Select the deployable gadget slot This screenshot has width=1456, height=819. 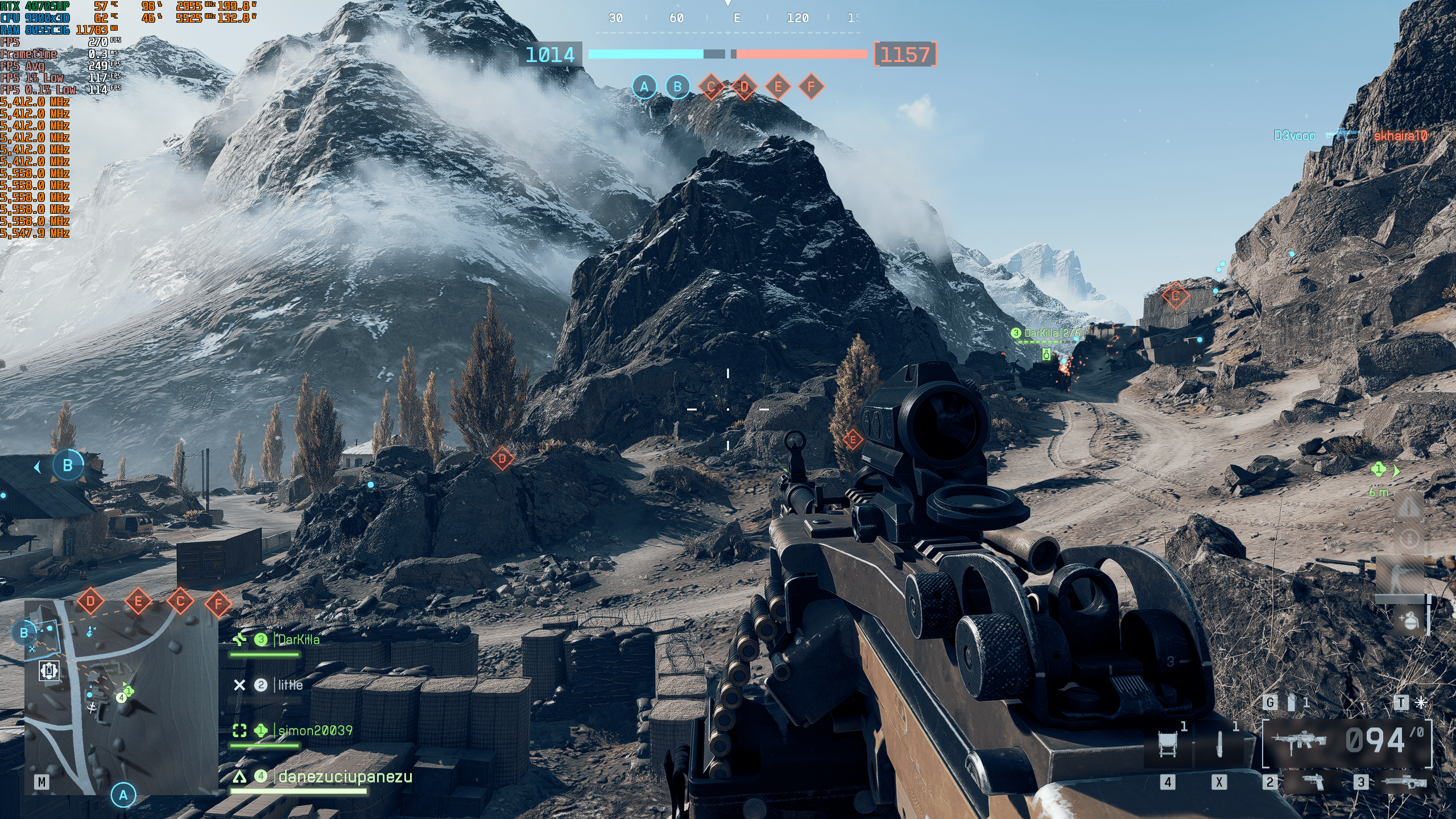(1168, 744)
